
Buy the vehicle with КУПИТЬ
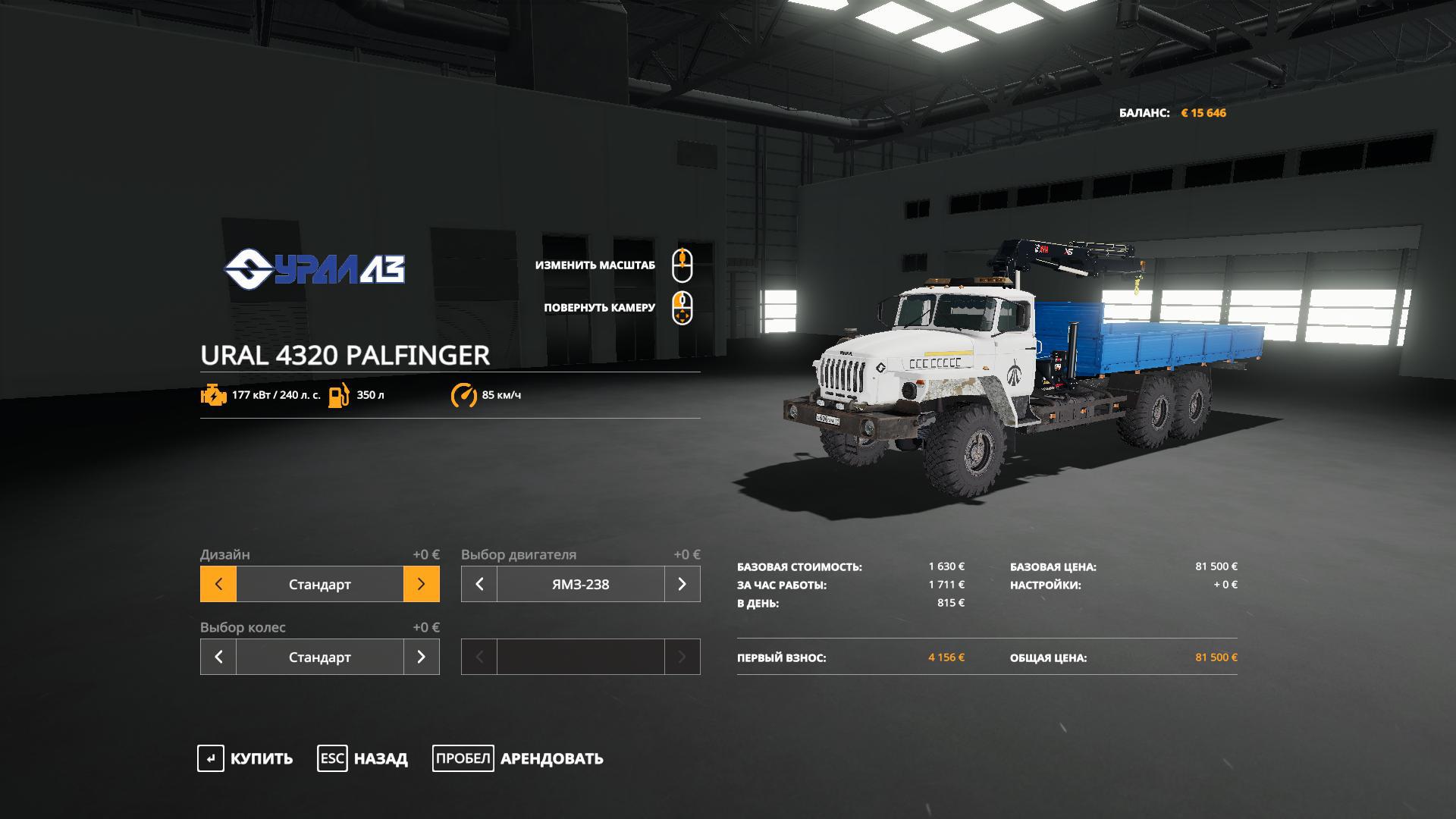click(x=246, y=758)
